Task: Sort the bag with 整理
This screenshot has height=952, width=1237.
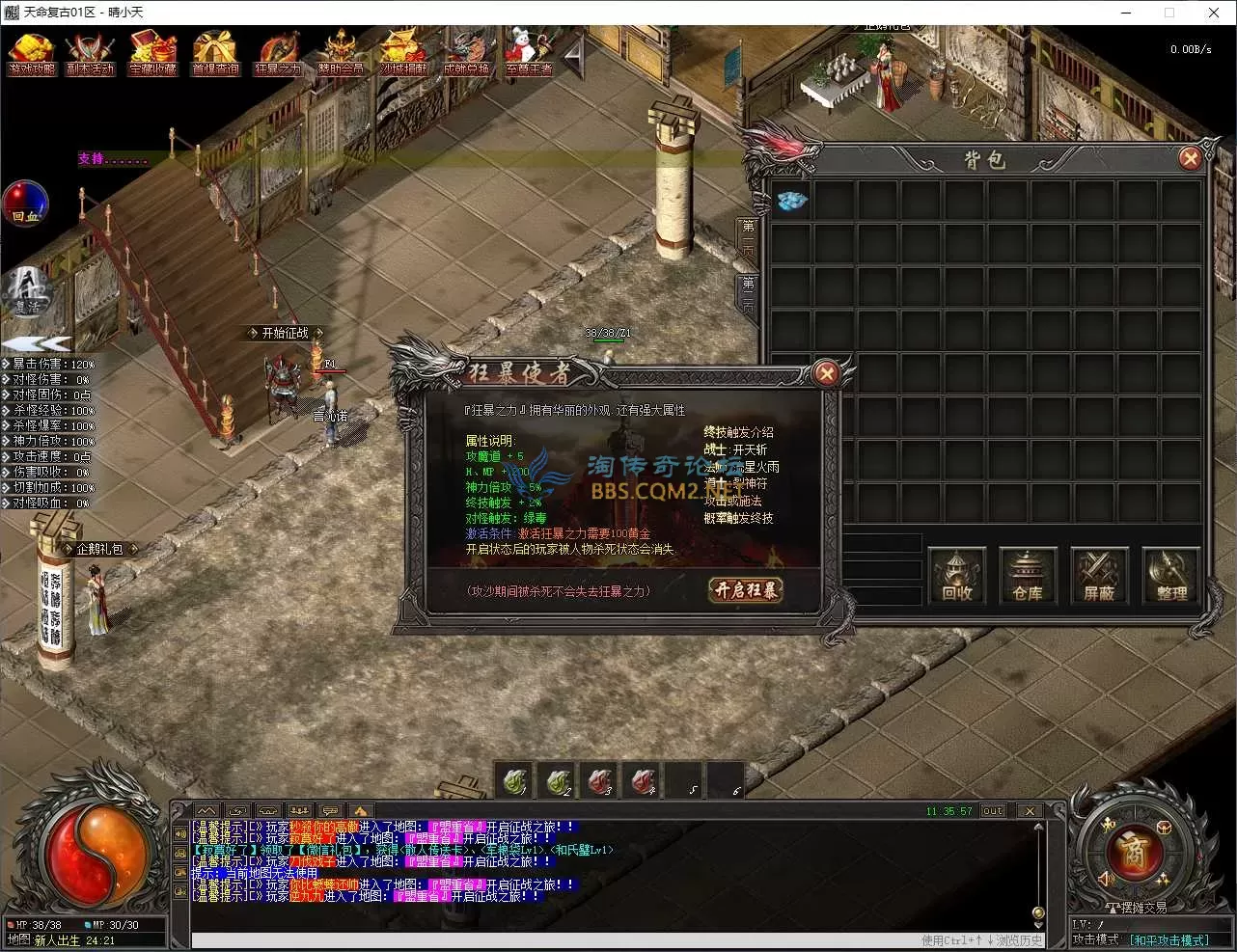Action: tap(1171, 577)
